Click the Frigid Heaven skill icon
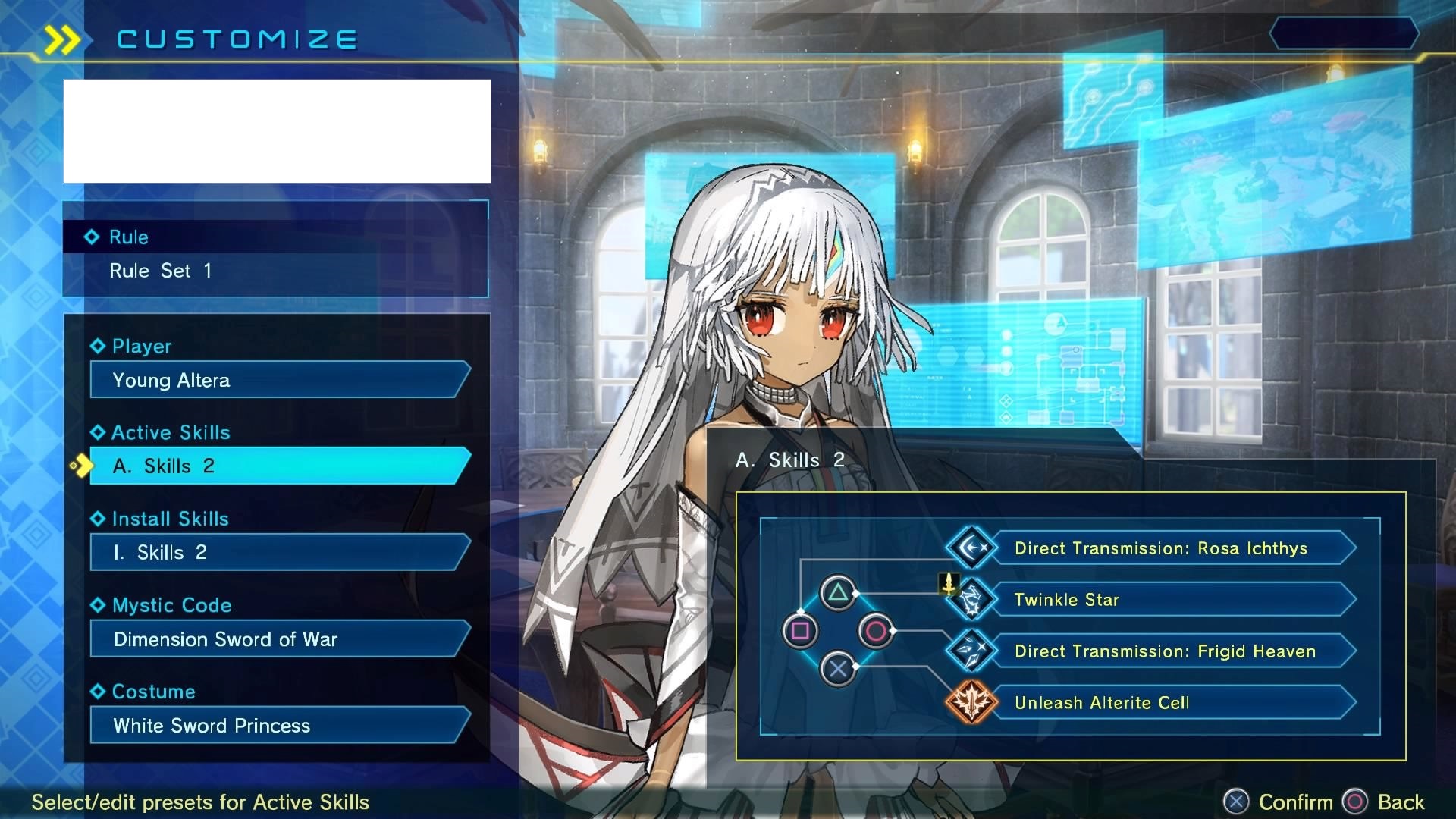 (971, 651)
